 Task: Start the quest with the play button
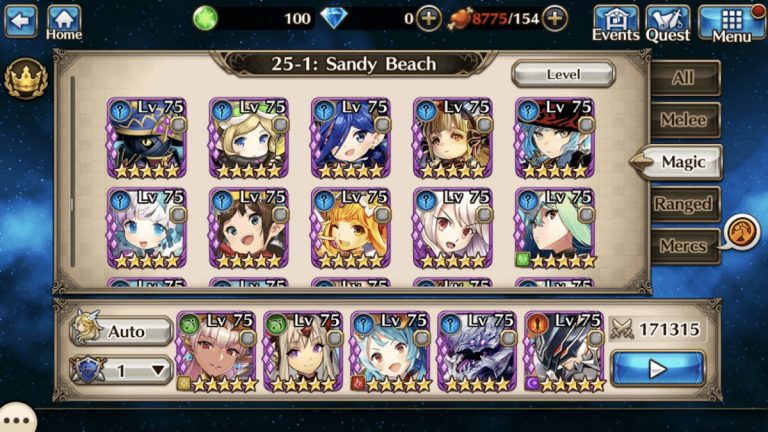coord(657,369)
